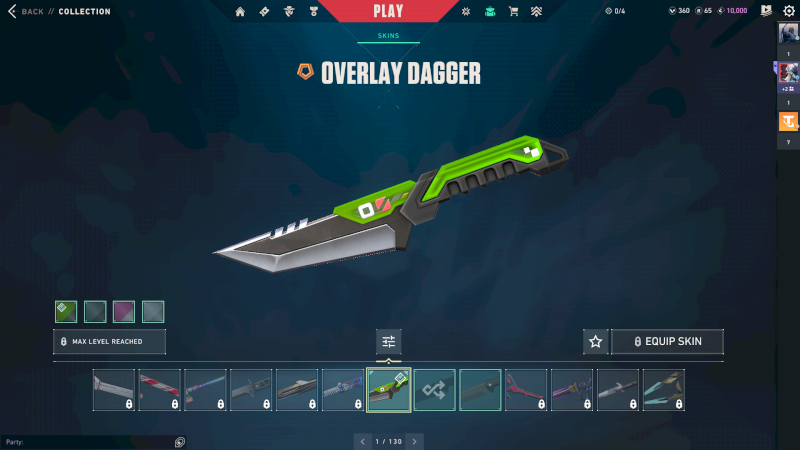Open the home icon in top navigation
Viewport: 800px width, 450px height.
pos(240,12)
